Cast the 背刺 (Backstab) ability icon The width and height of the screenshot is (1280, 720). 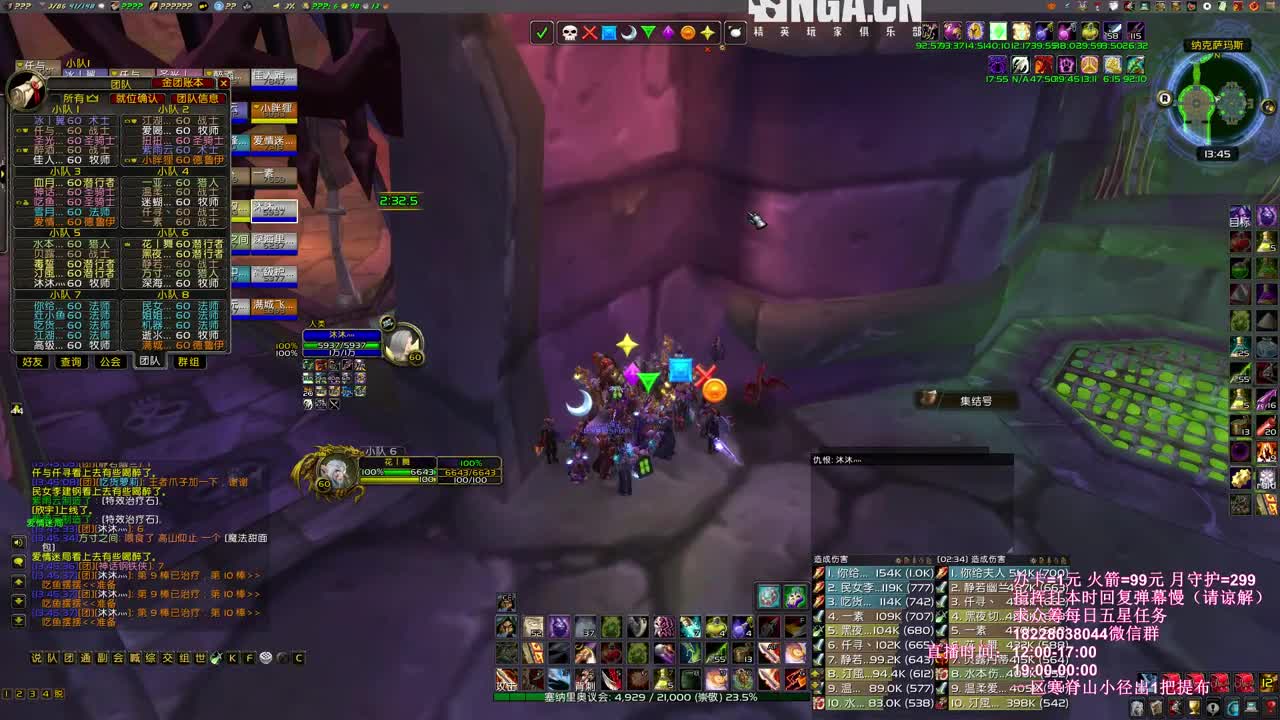pyautogui.click(x=586, y=678)
